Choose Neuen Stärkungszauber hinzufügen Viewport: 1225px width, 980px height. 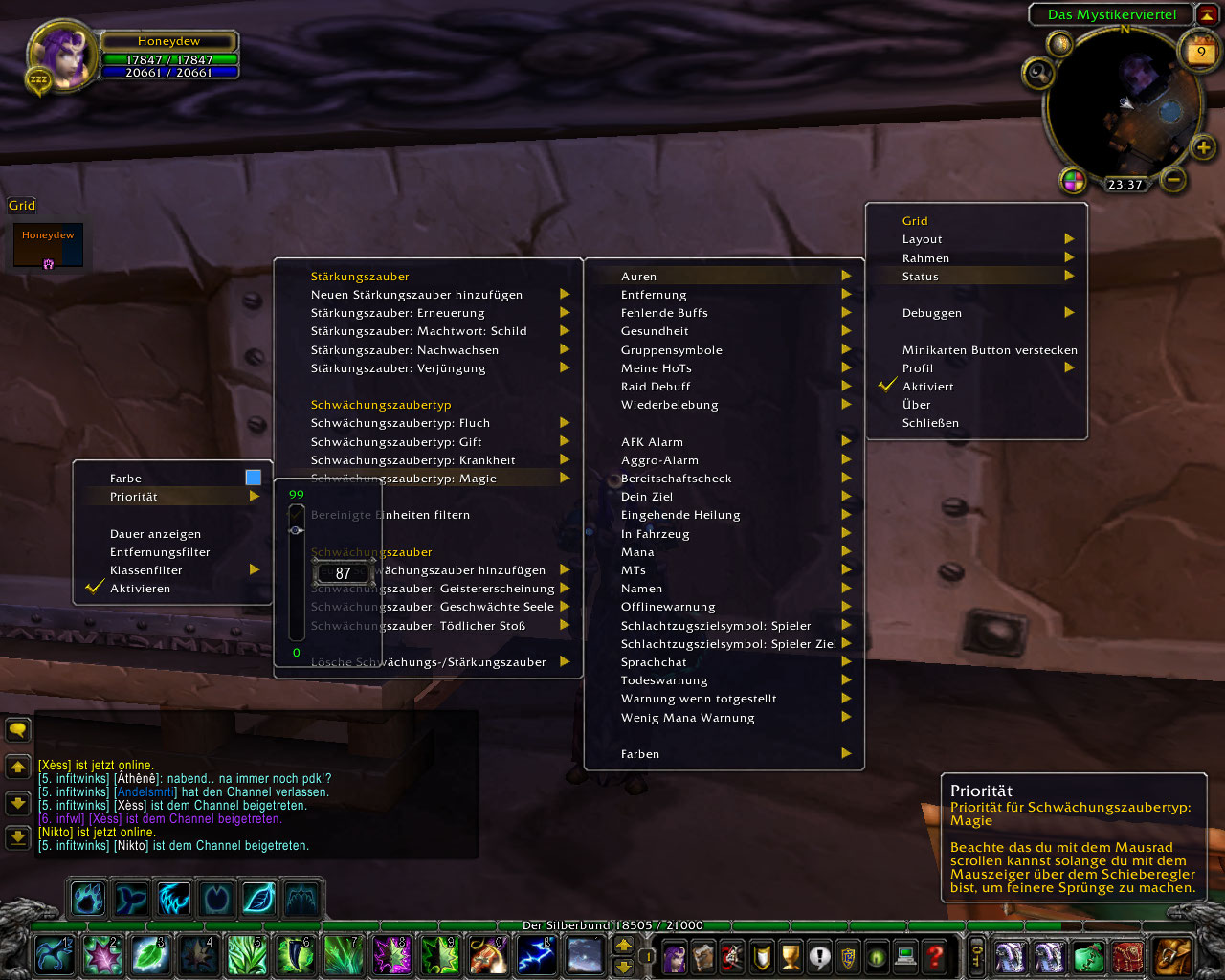(416, 295)
